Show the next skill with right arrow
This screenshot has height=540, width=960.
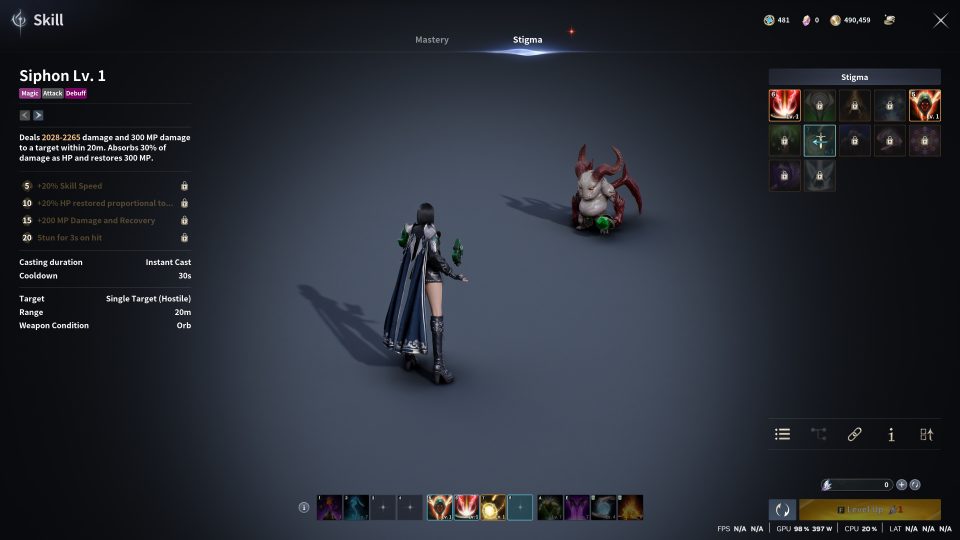[x=39, y=115]
